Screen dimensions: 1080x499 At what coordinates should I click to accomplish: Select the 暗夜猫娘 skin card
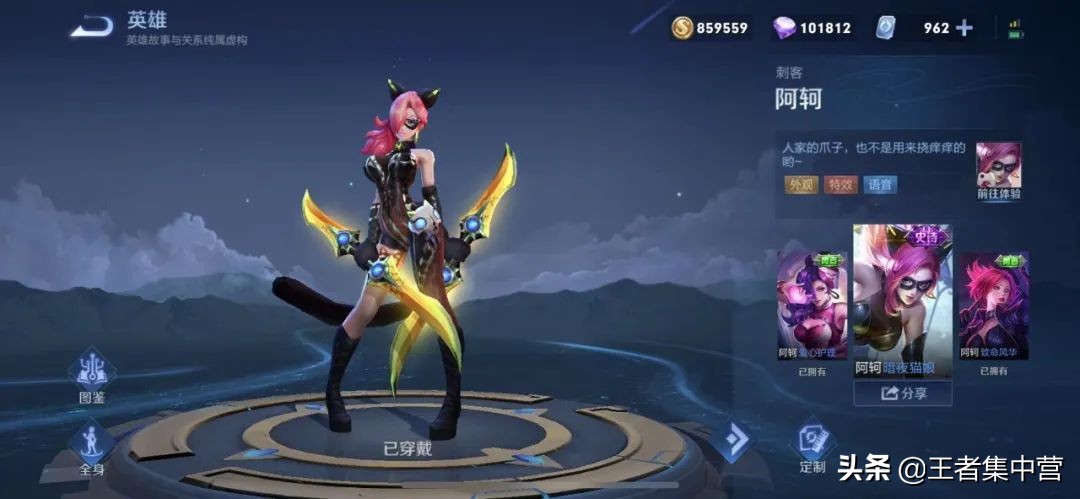point(902,300)
